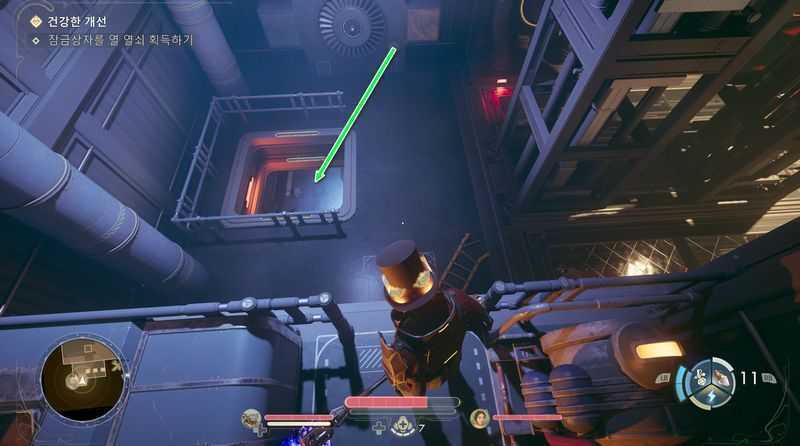Click the player character portrait

[250, 417]
